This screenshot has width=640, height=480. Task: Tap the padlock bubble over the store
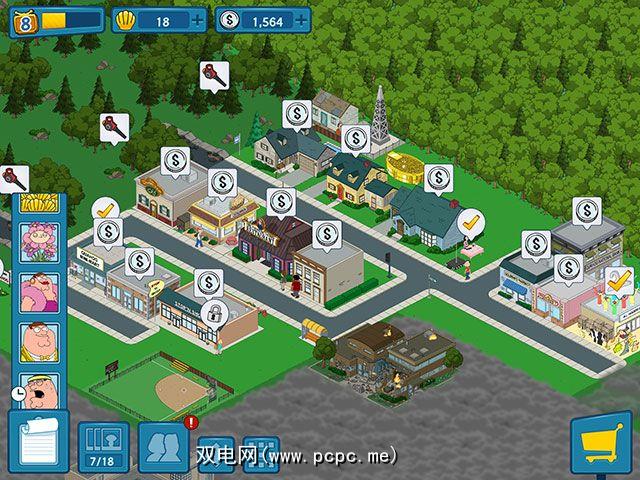tap(212, 314)
